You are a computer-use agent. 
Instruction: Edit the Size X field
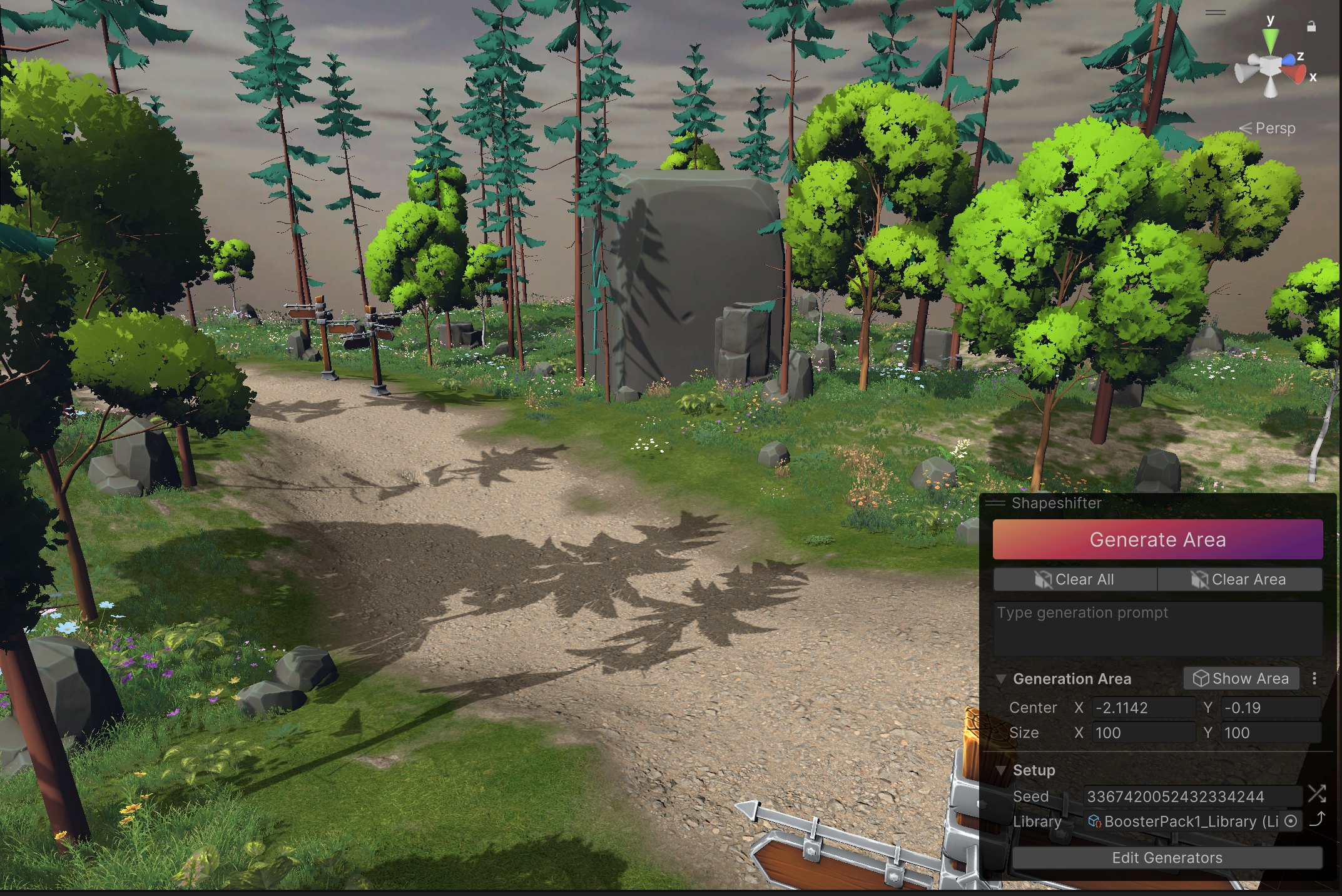pos(1142,733)
